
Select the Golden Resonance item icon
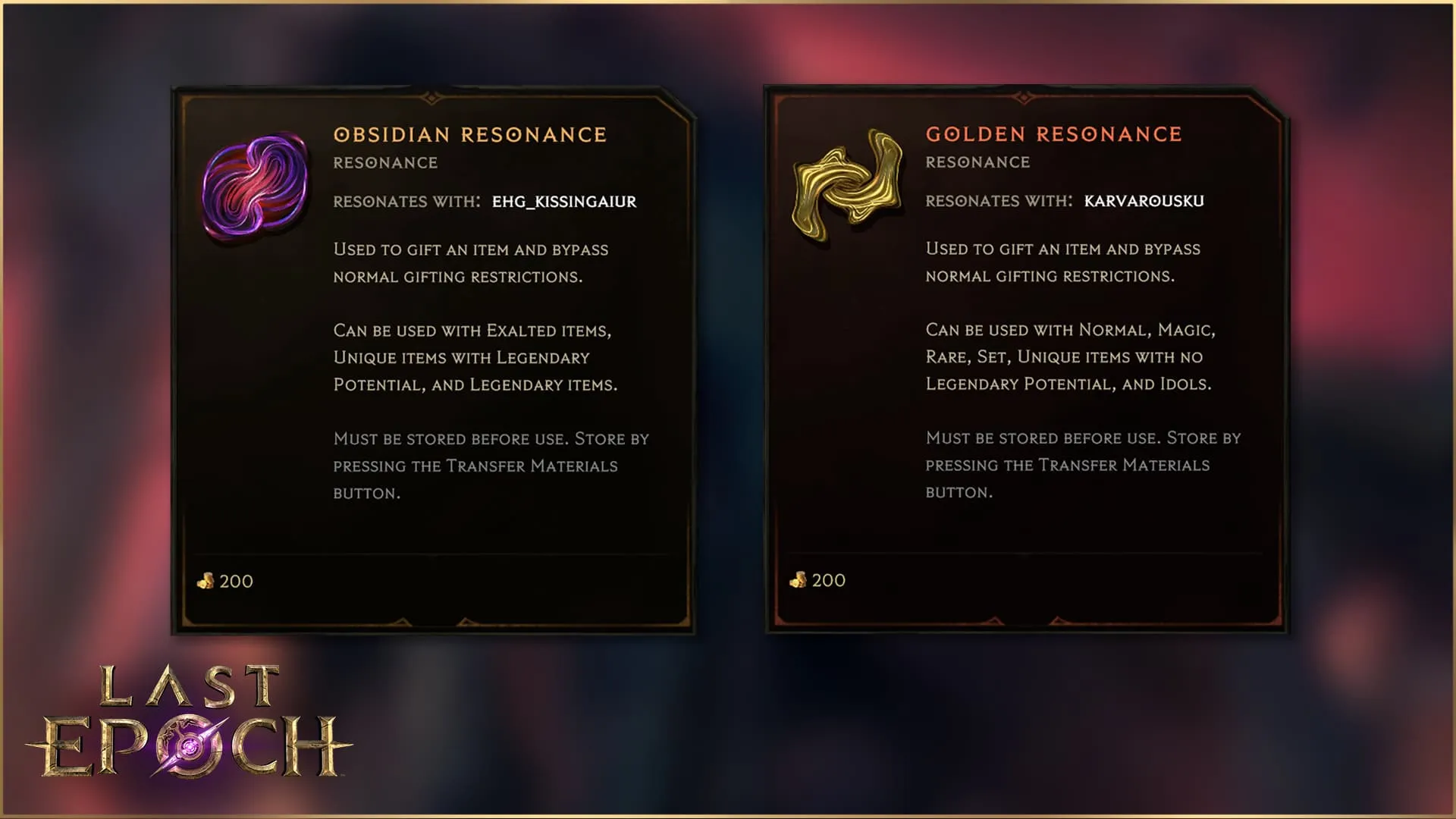coord(847,186)
